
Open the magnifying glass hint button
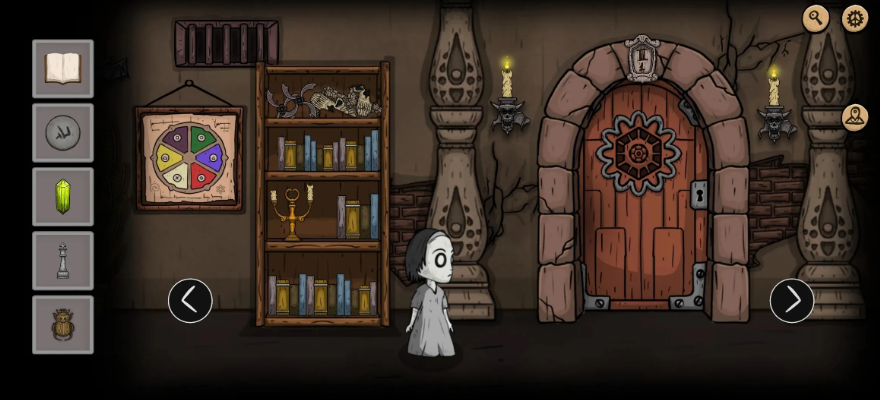point(816,18)
